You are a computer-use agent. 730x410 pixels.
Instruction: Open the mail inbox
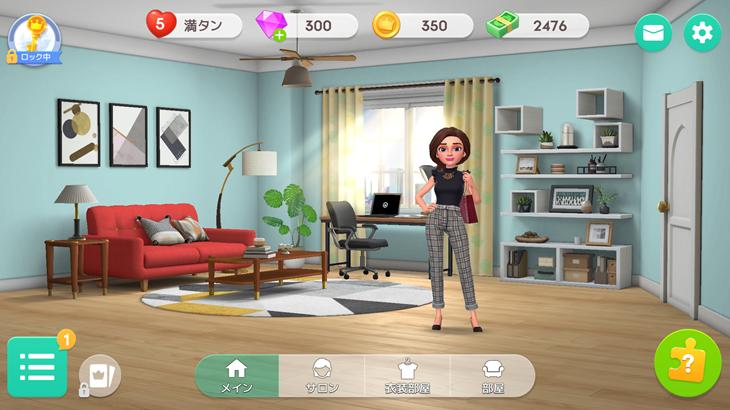(x=653, y=33)
